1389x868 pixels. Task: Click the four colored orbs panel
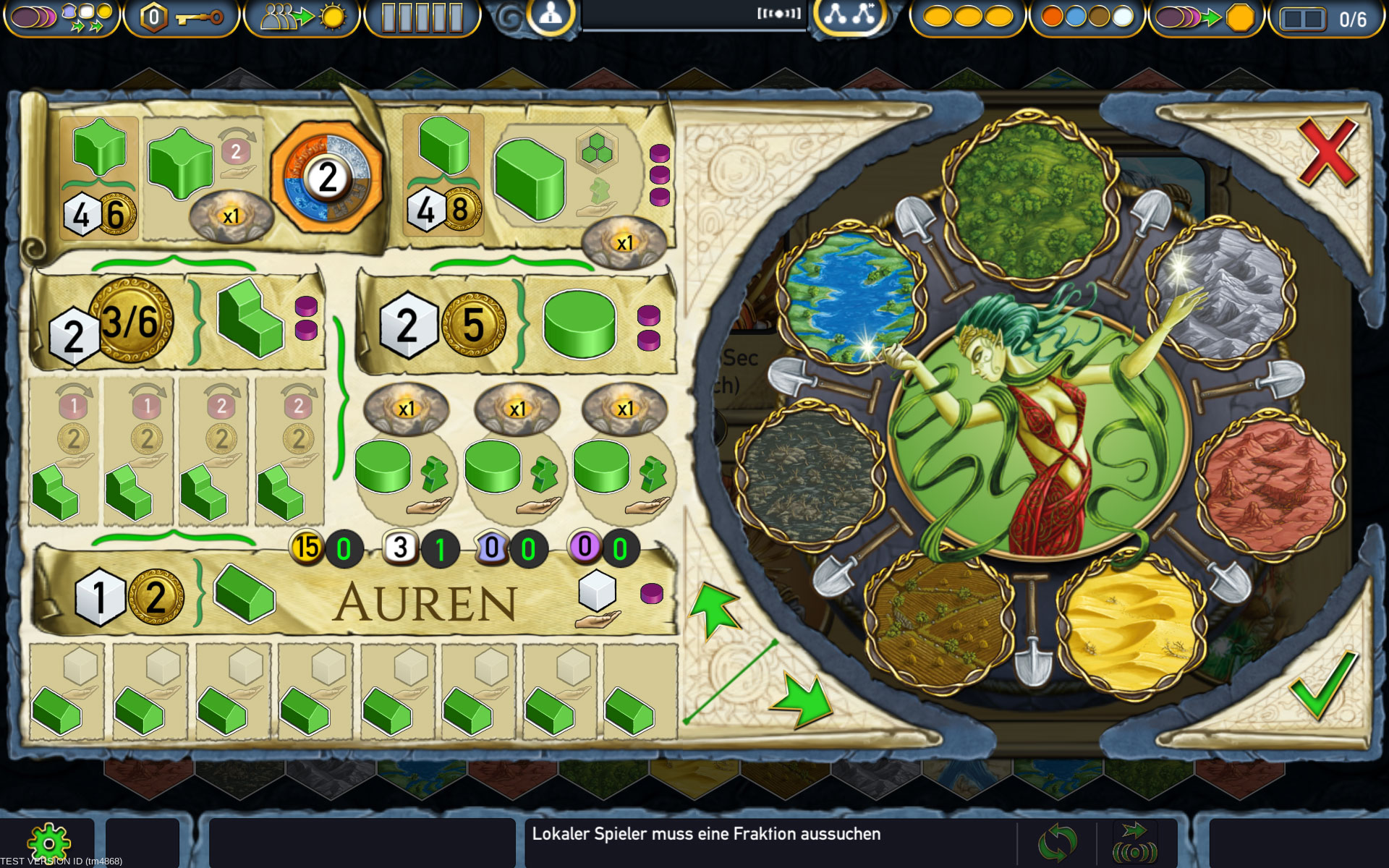point(1087,17)
